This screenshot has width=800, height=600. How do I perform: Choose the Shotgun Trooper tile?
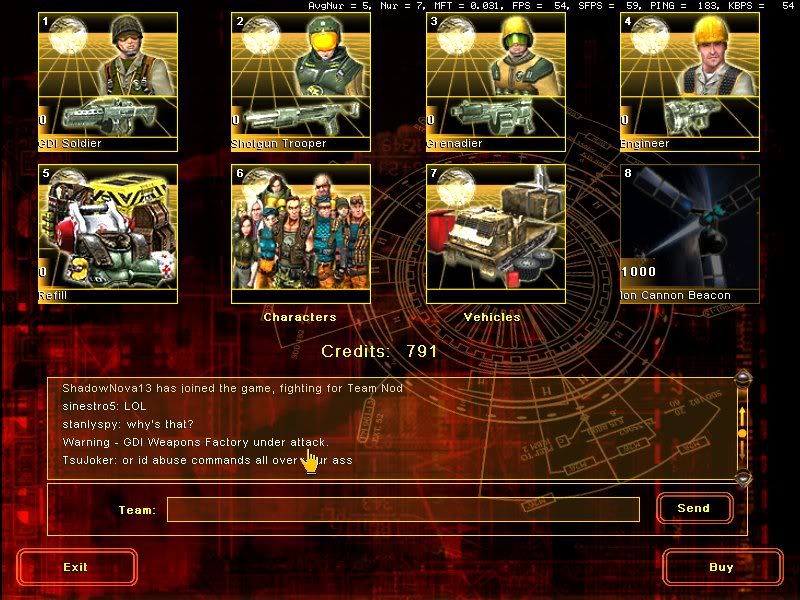click(301, 81)
